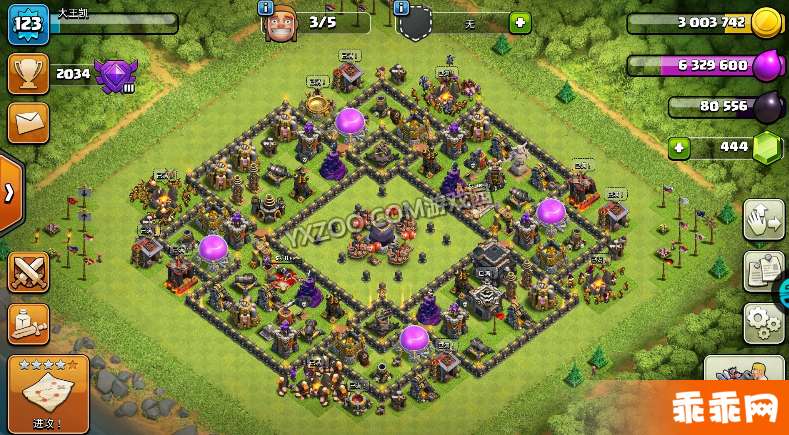Tap the level 123 experience badge
789x435 pixels.
28,24
